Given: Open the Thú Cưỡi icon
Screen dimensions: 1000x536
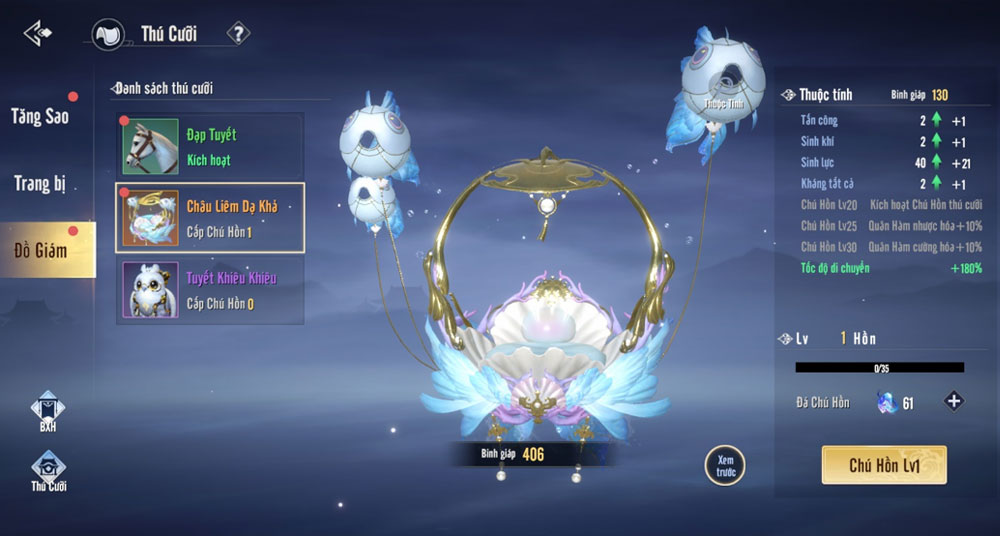Looking at the screenshot, I should 47,471.
